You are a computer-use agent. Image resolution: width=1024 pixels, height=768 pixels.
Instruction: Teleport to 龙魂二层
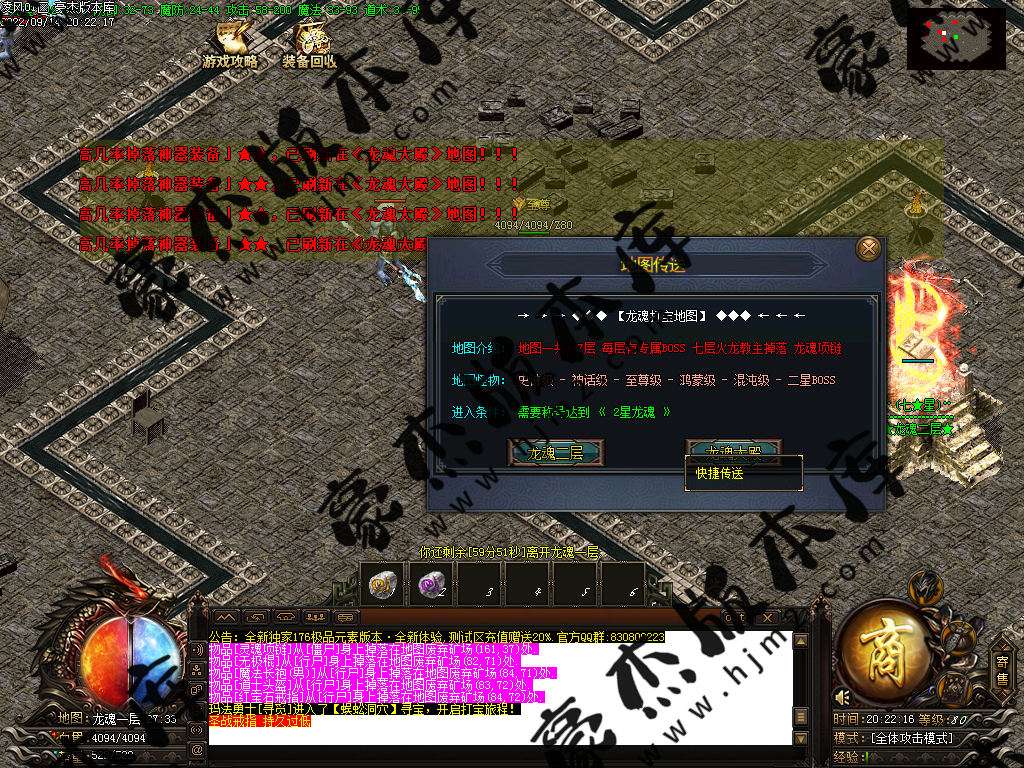[x=554, y=453]
